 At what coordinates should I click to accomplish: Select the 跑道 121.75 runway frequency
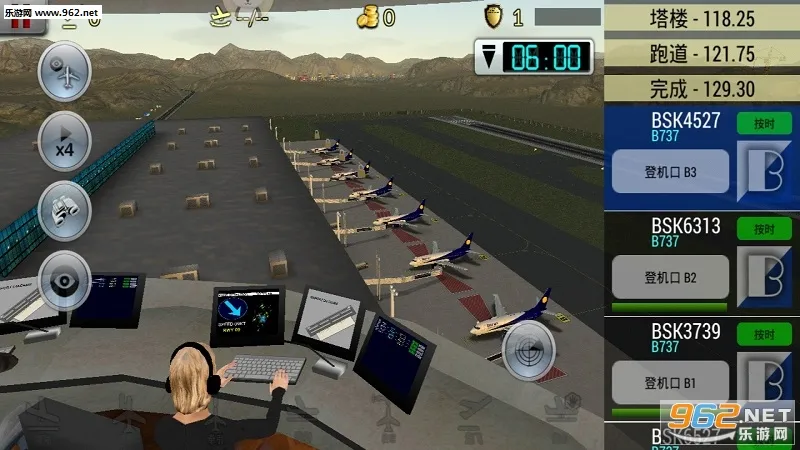pyautogui.click(x=702, y=54)
